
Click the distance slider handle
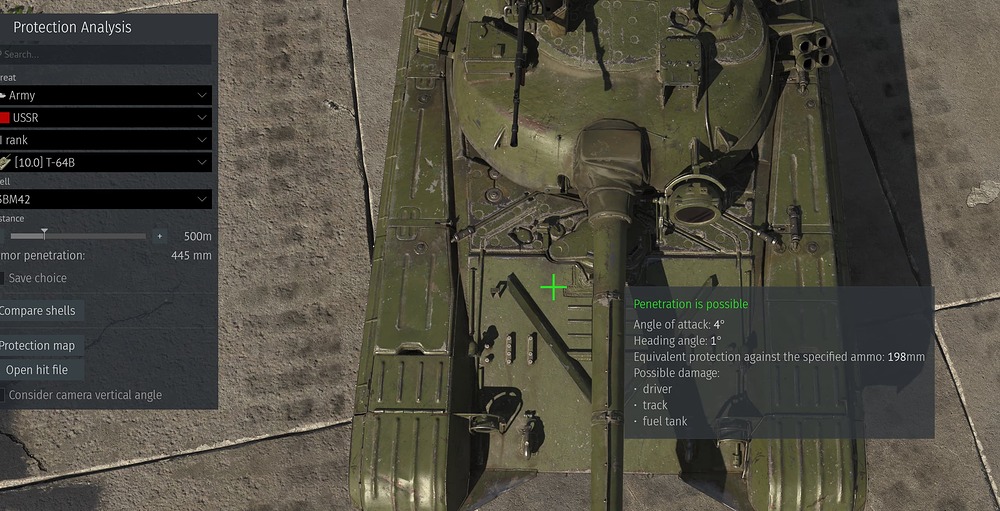pos(44,235)
